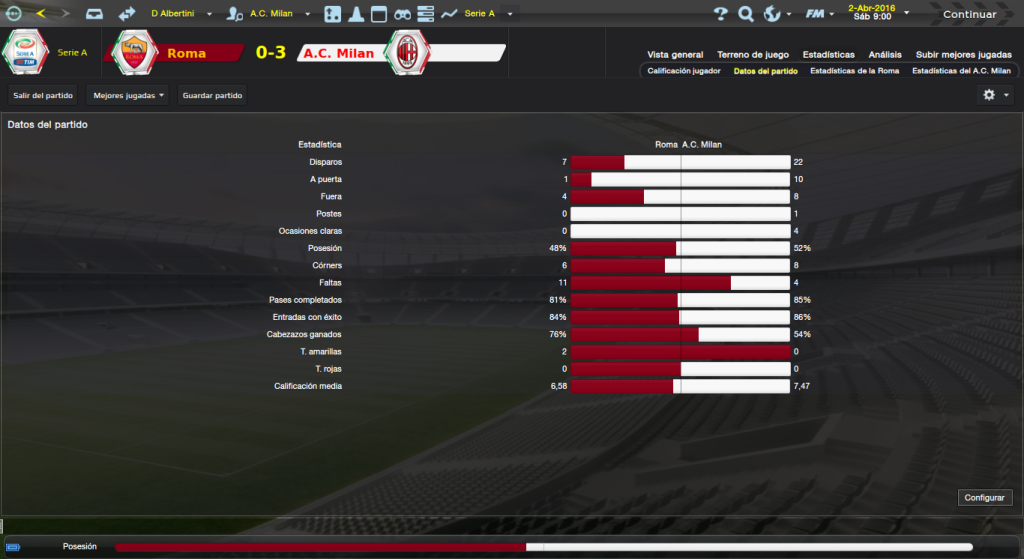The height and width of the screenshot is (559, 1024).
Task: Switch to the Vista general tab
Action: tap(675, 55)
